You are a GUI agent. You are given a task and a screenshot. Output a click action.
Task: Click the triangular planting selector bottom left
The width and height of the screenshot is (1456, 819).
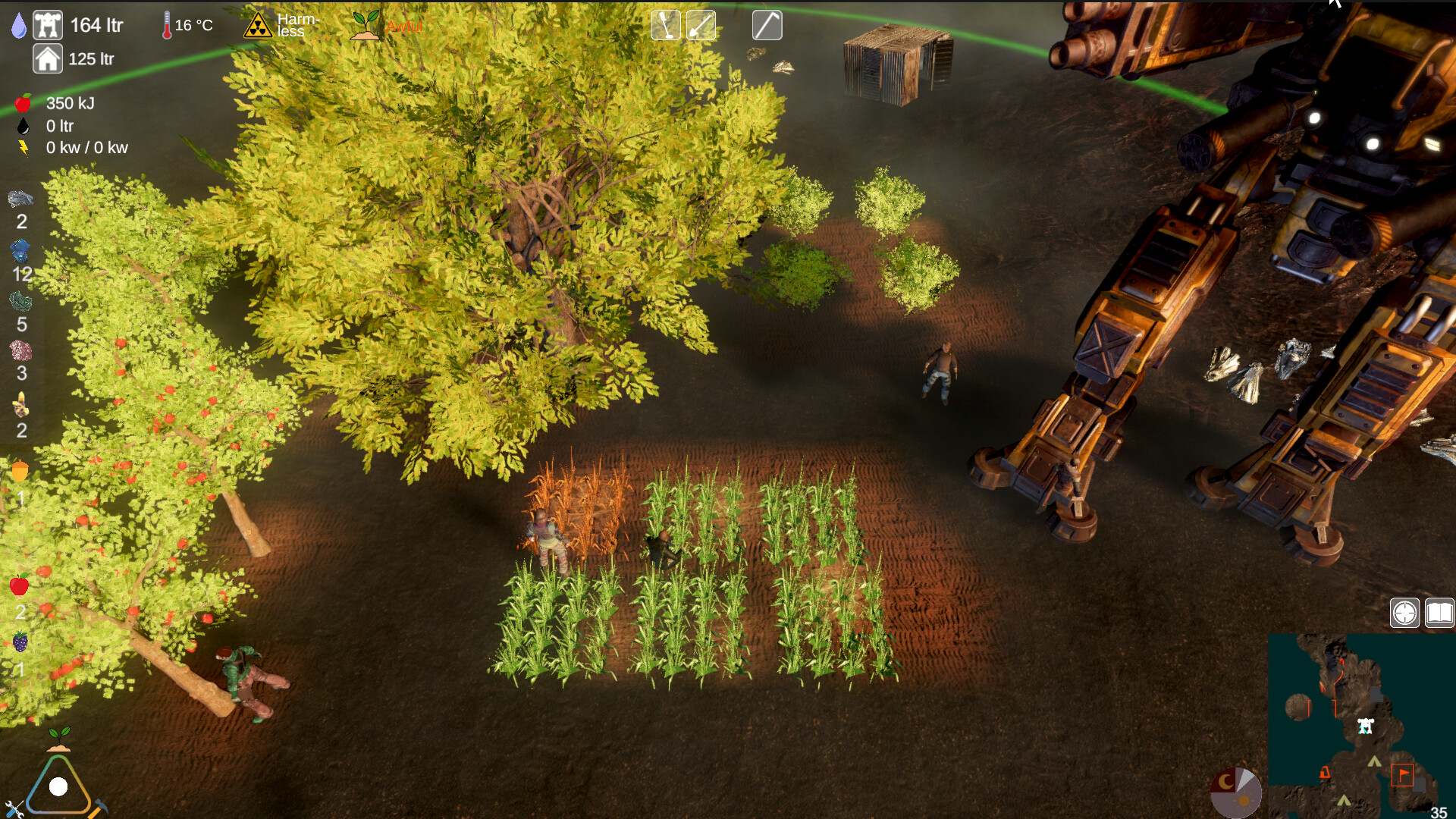click(57, 789)
